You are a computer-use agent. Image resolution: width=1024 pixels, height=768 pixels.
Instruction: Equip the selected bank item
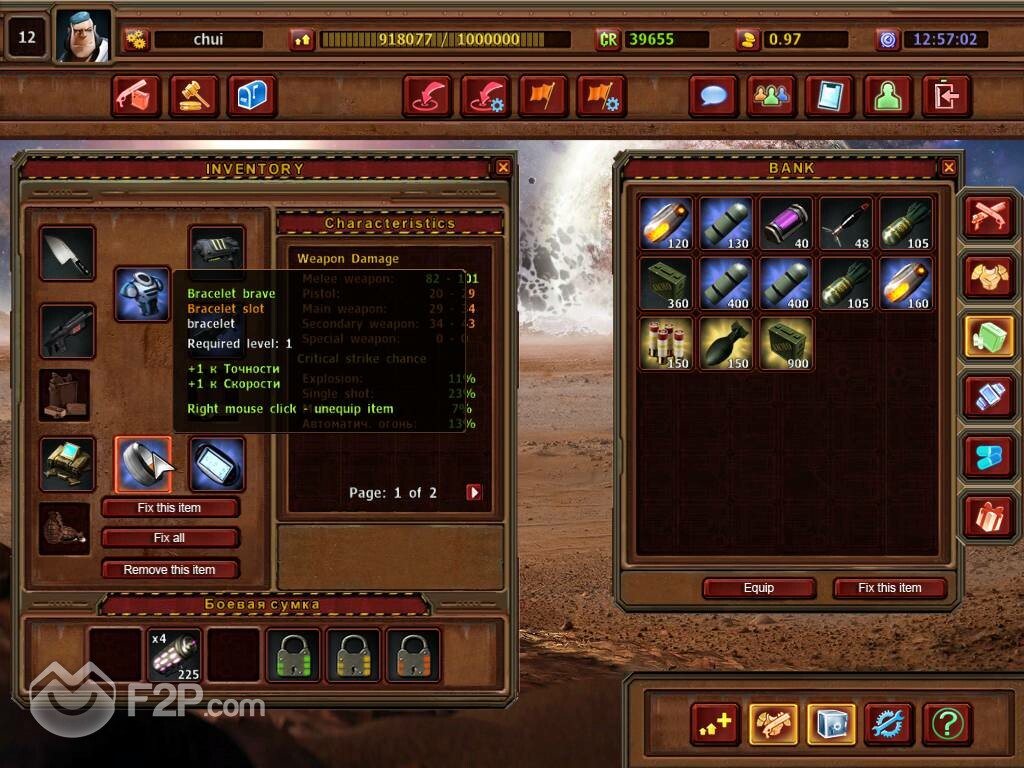759,588
